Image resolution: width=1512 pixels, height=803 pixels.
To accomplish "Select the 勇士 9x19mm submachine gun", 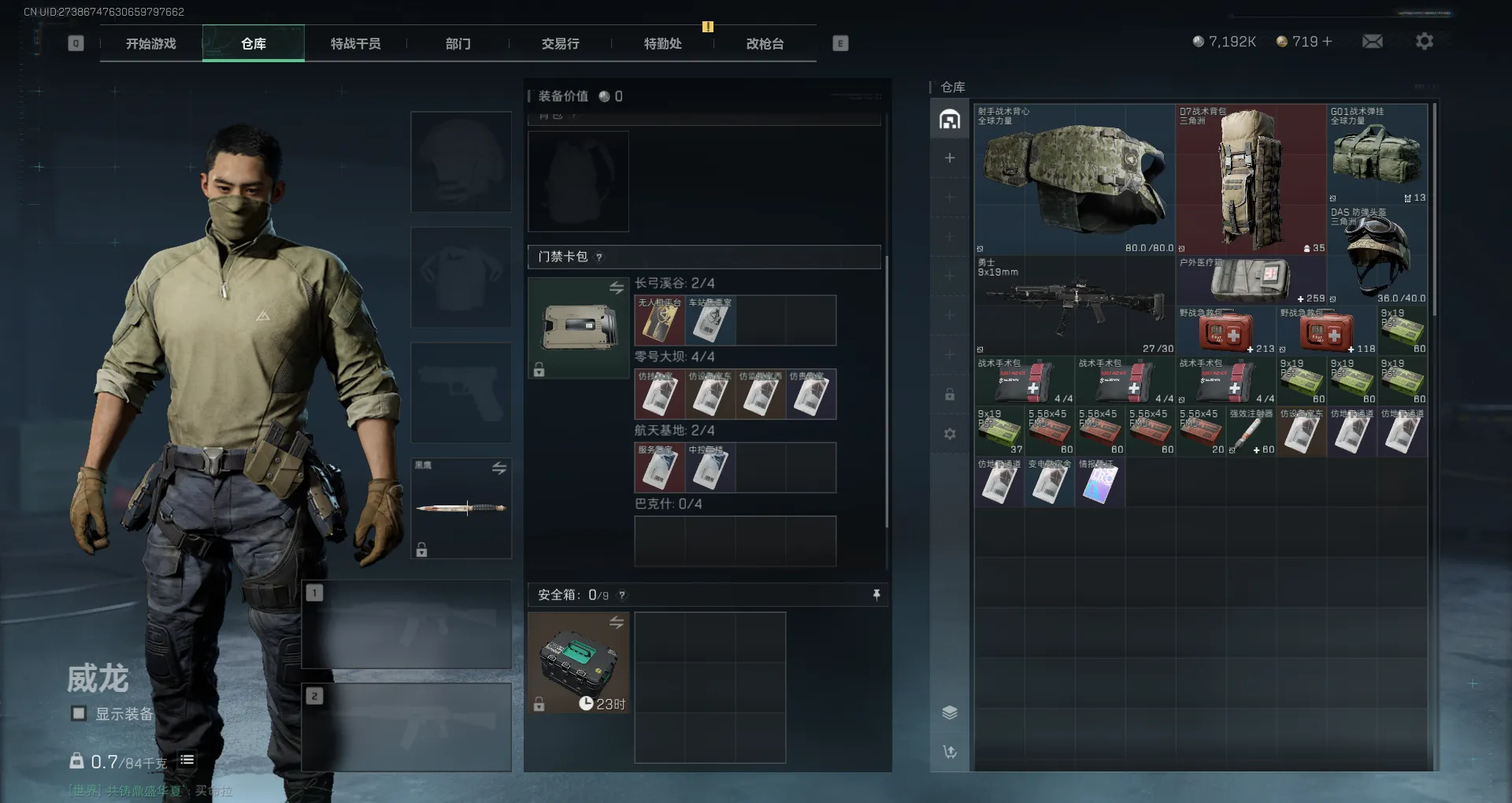I will click(x=1074, y=305).
